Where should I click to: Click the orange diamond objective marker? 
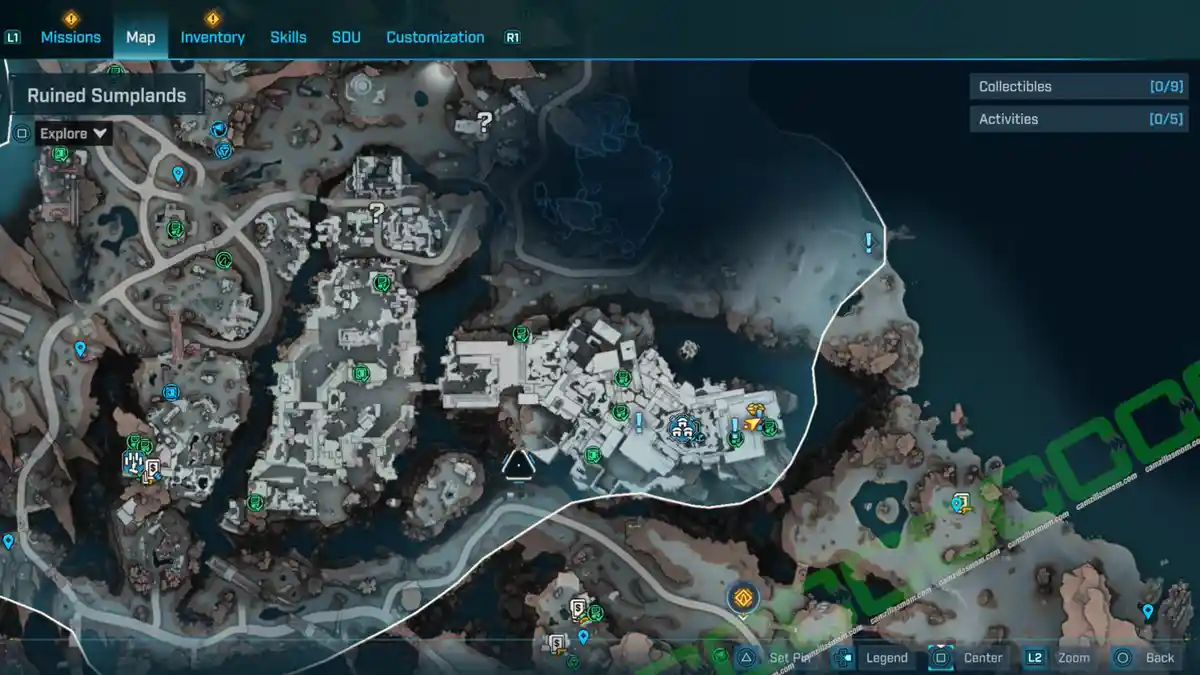tap(743, 598)
